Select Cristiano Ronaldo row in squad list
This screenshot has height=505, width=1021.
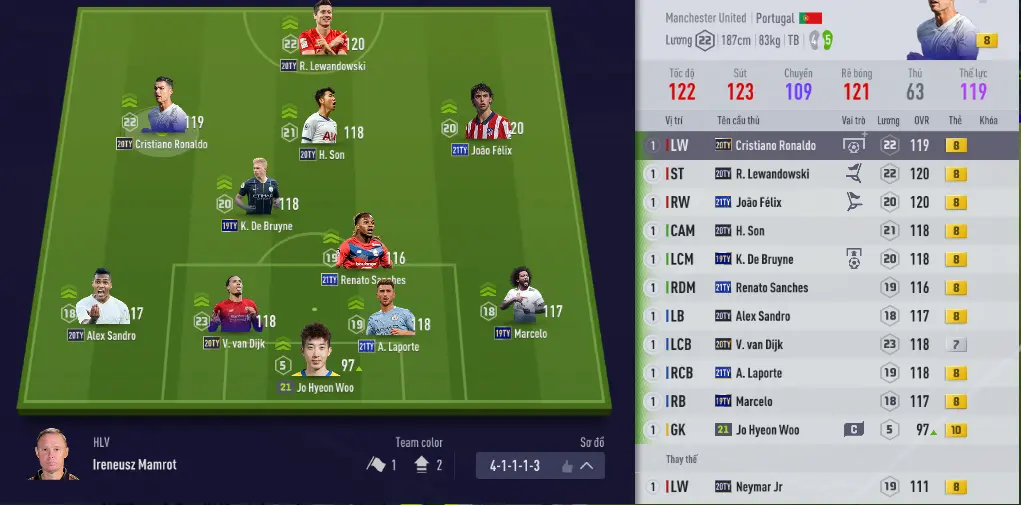(x=775, y=146)
